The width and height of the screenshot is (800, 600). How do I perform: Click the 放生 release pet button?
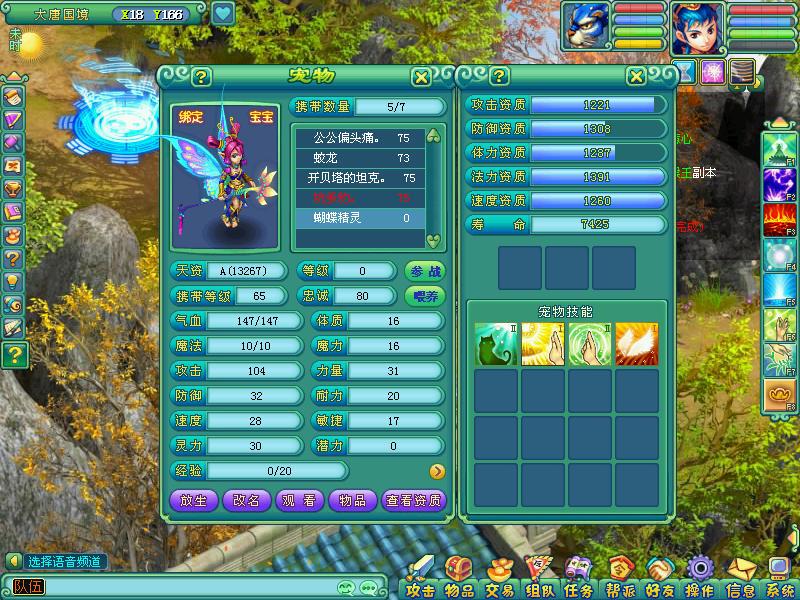pos(193,500)
